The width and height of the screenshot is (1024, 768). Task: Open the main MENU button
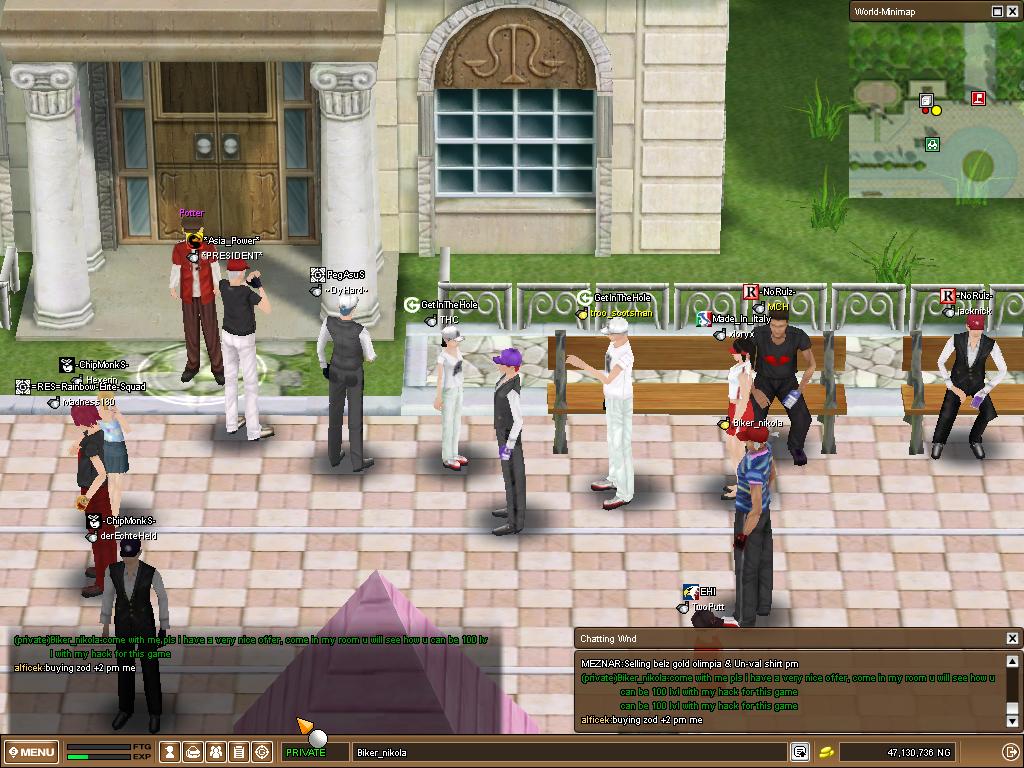pyautogui.click(x=31, y=752)
